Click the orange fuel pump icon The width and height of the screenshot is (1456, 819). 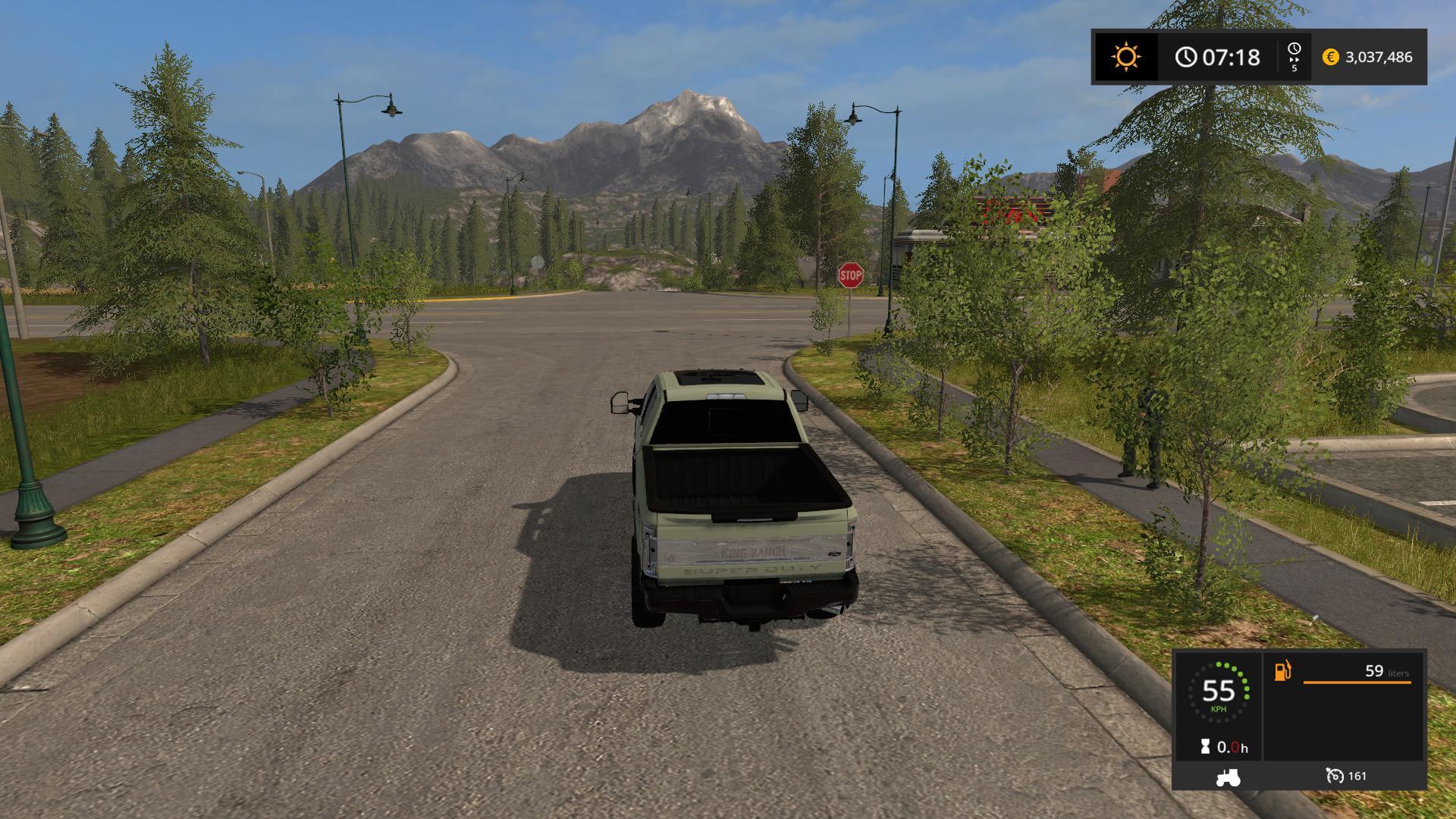click(1282, 671)
